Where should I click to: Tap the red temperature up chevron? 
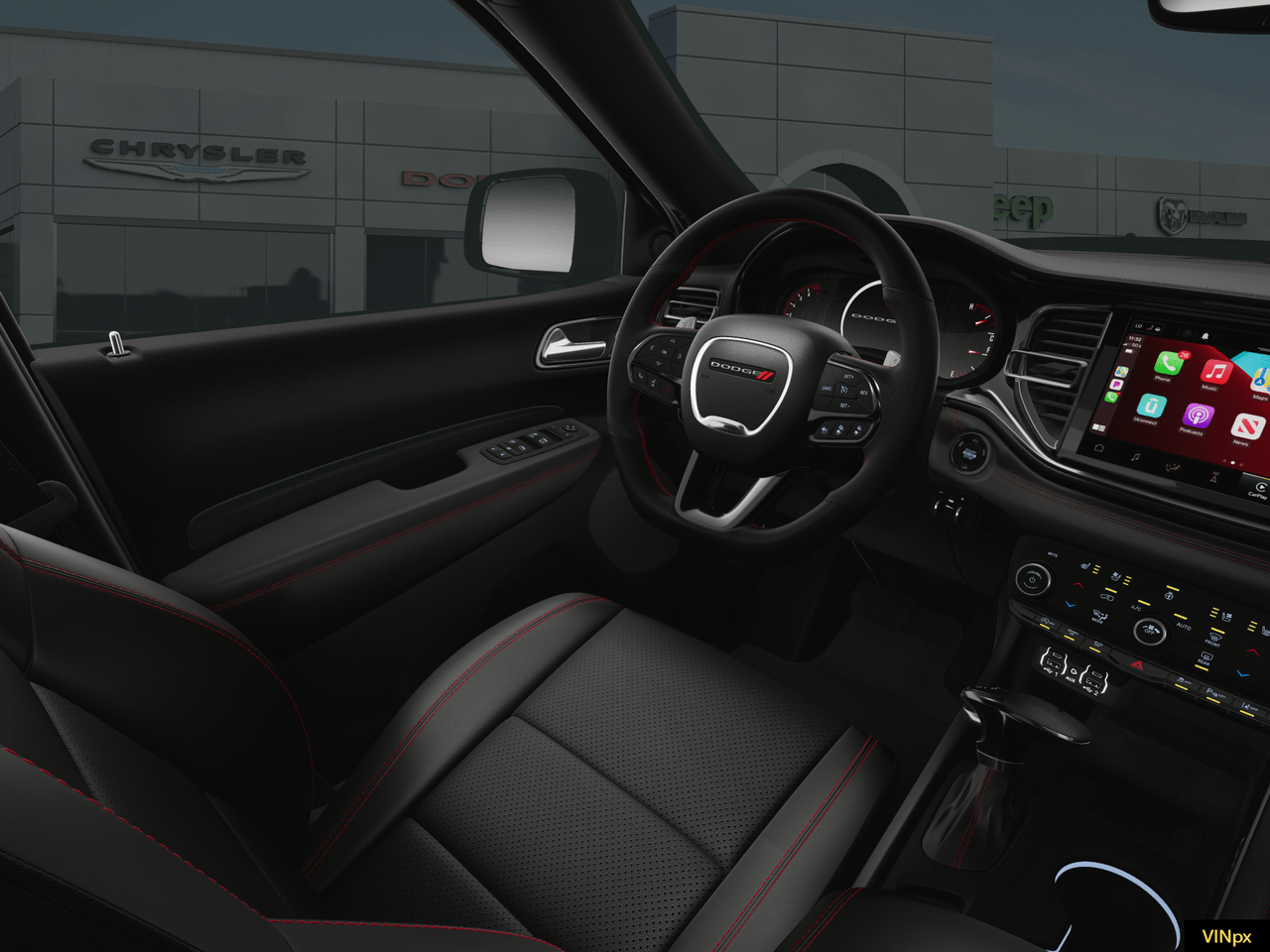click(1078, 584)
